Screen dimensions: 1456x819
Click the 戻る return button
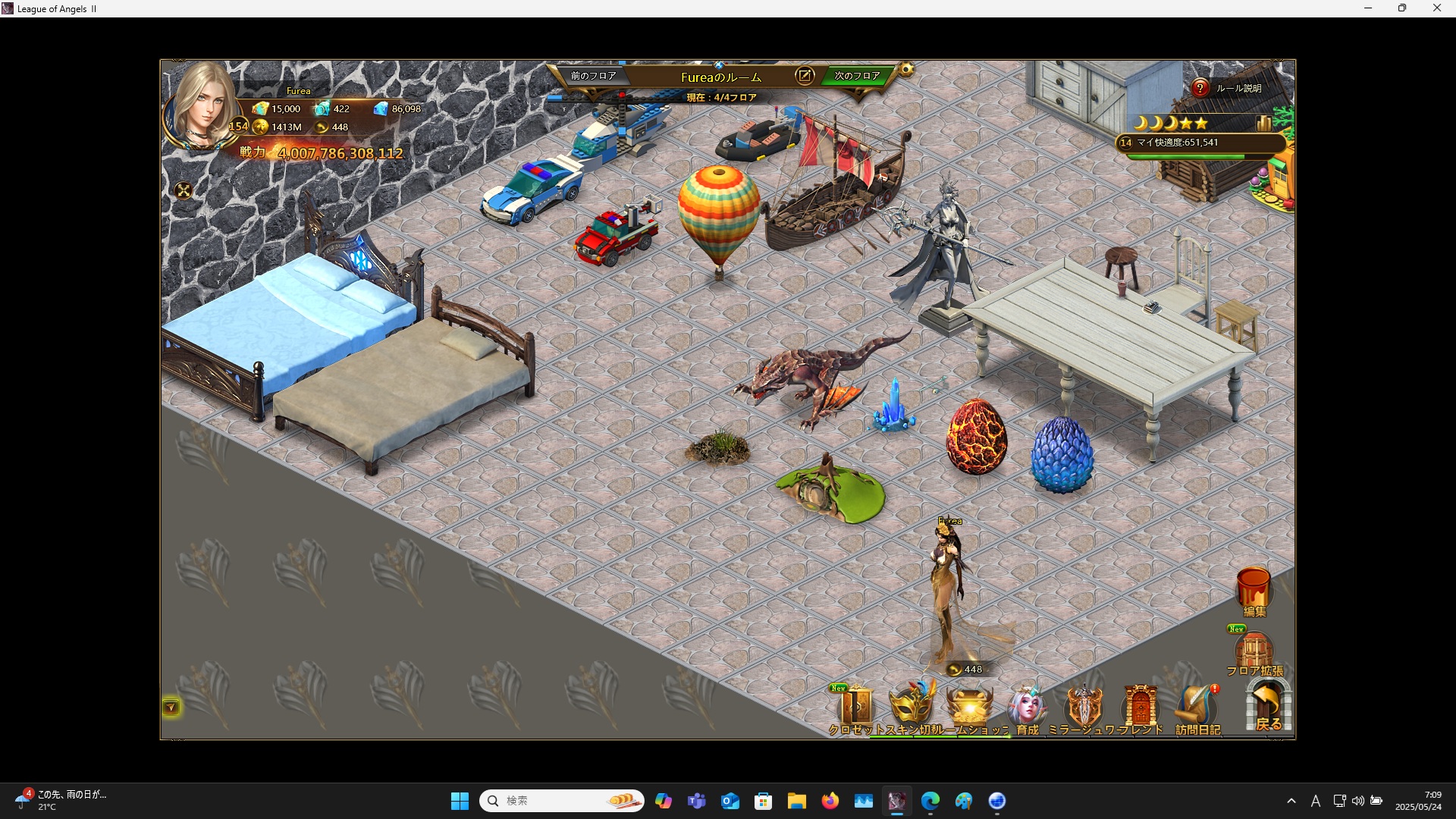(x=1268, y=707)
